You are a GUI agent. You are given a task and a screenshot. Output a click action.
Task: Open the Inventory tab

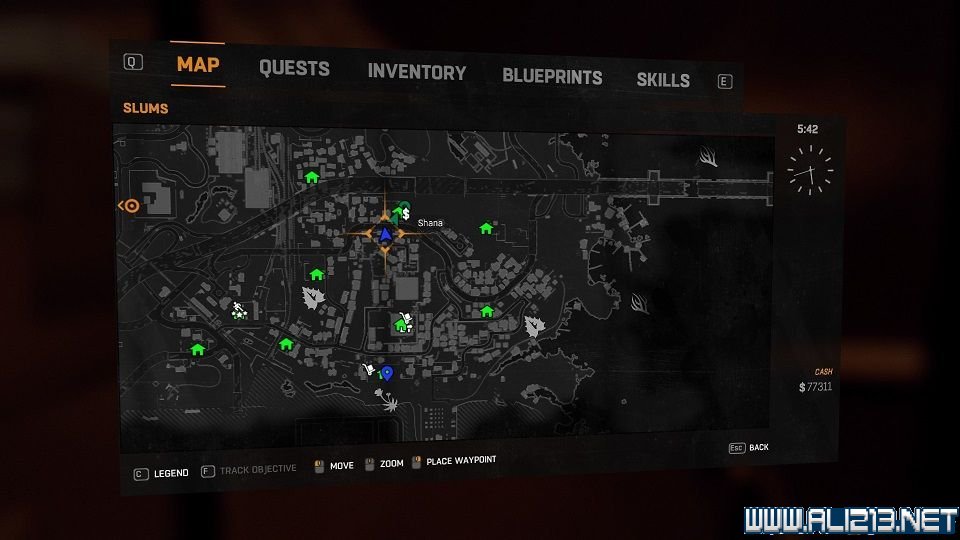416,72
